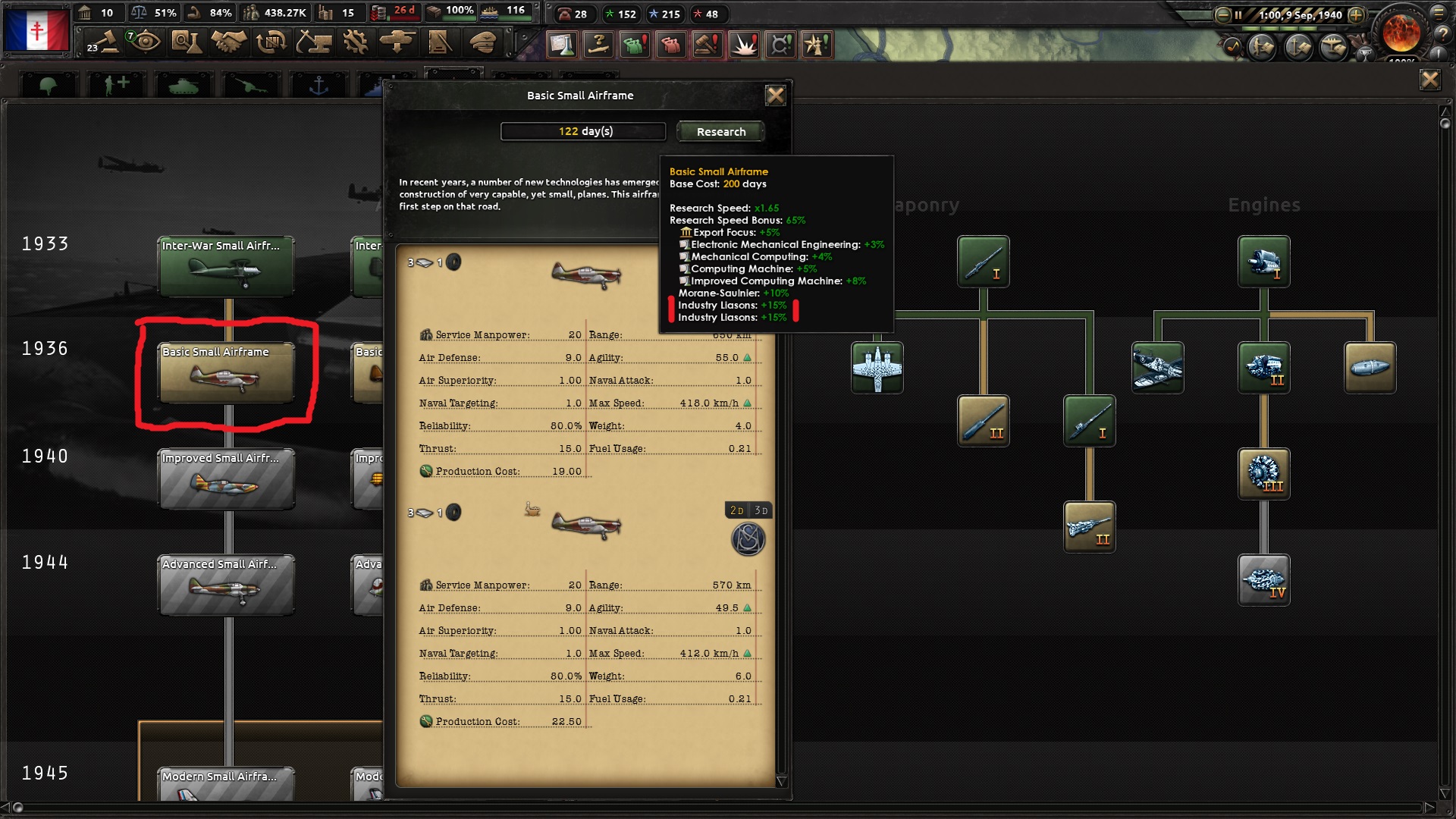1456x819 pixels.
Task: Select the Armor technology tab with the tank
Action: coord(182,83)
